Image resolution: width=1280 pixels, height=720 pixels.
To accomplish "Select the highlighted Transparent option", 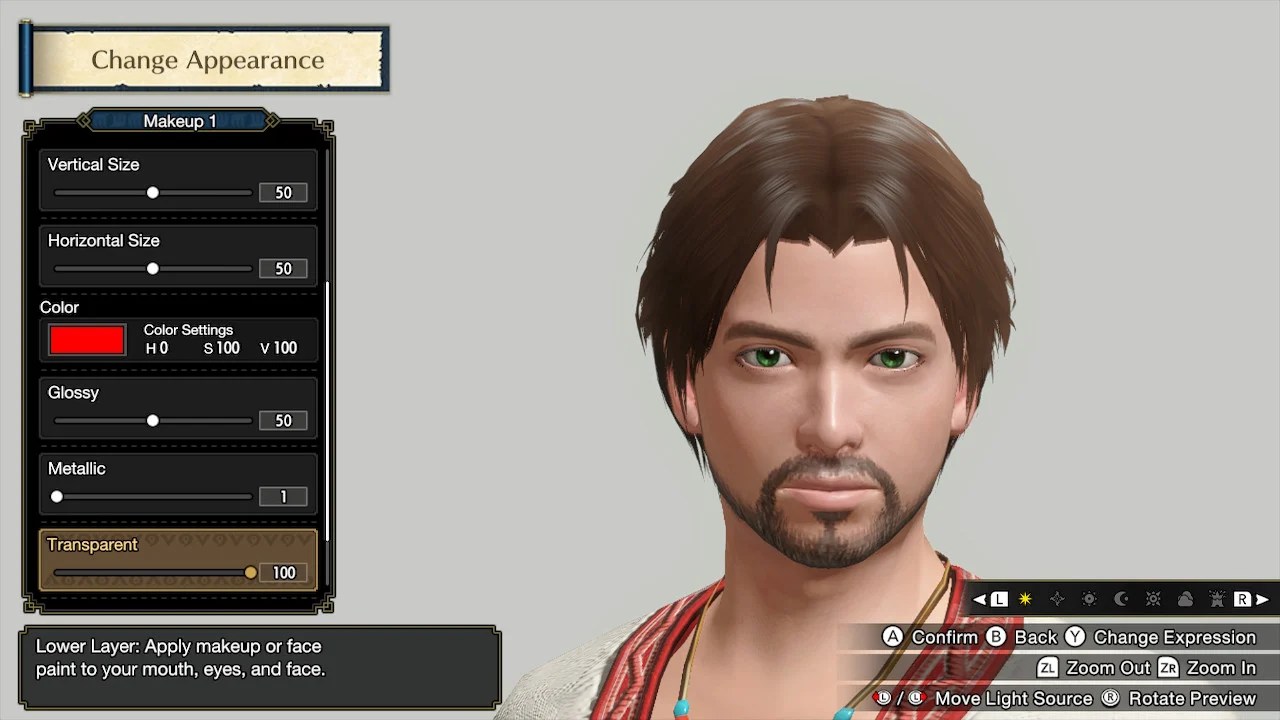I will point(178,558).
